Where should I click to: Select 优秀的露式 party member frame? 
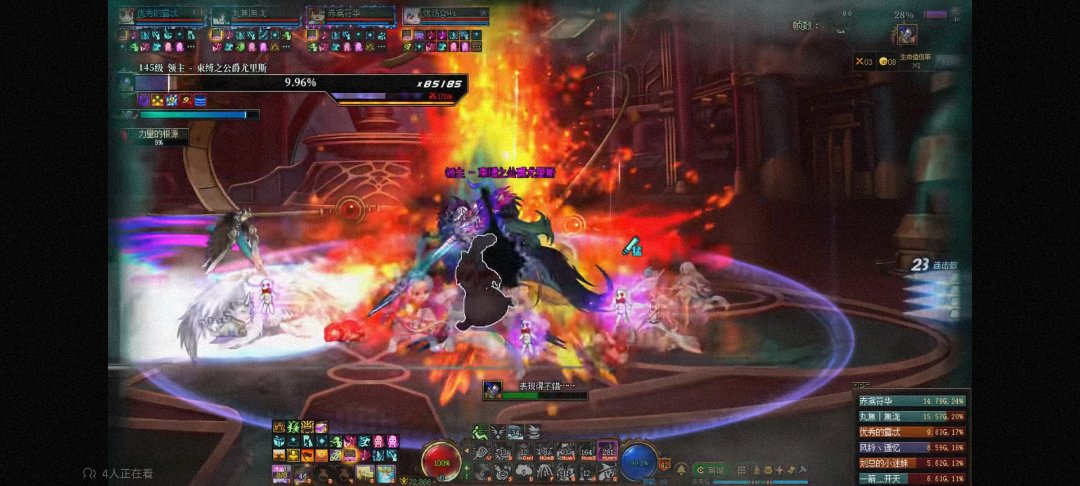tap(159, 16)
